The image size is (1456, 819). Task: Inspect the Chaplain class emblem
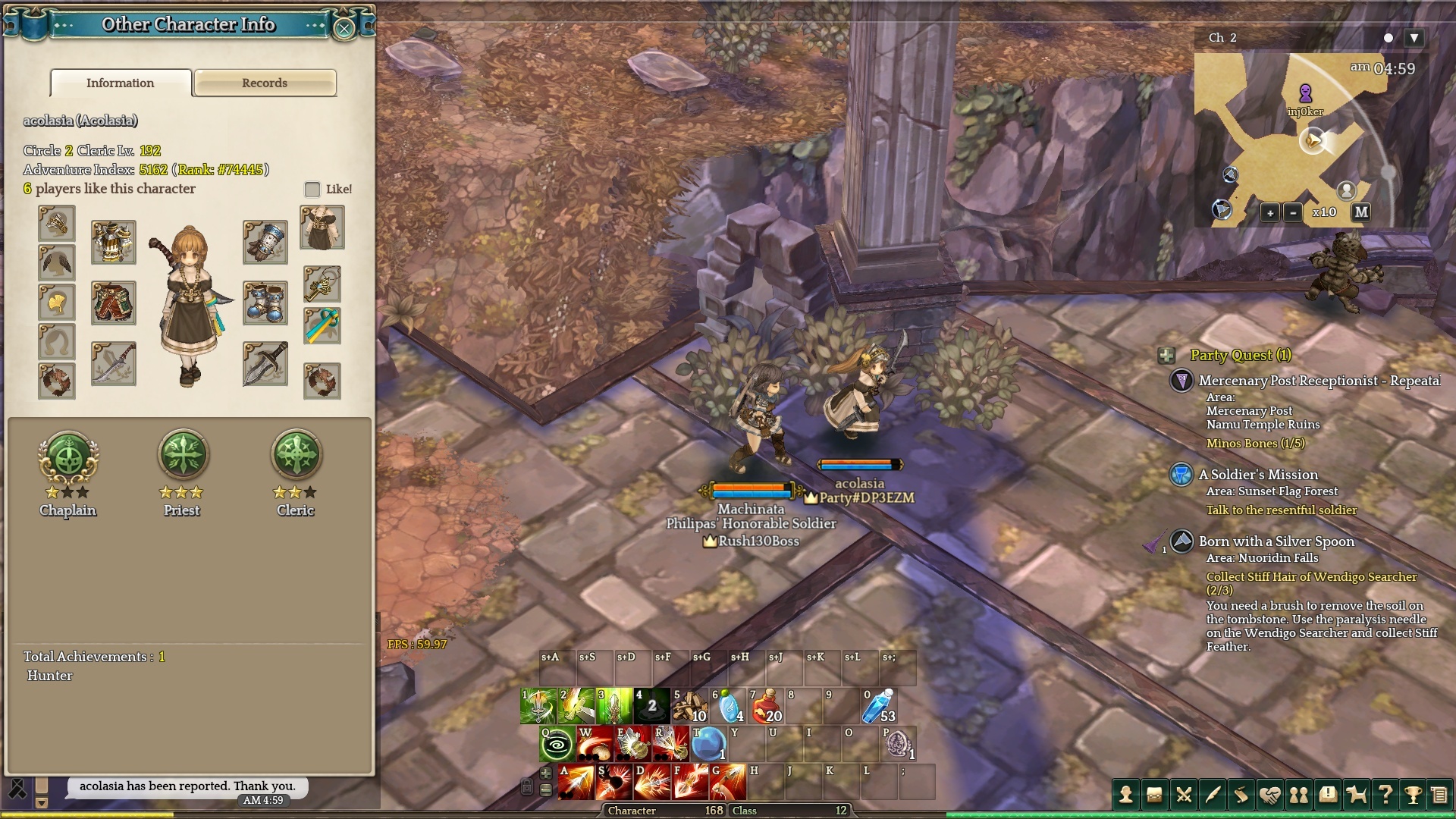coord(68,457)
